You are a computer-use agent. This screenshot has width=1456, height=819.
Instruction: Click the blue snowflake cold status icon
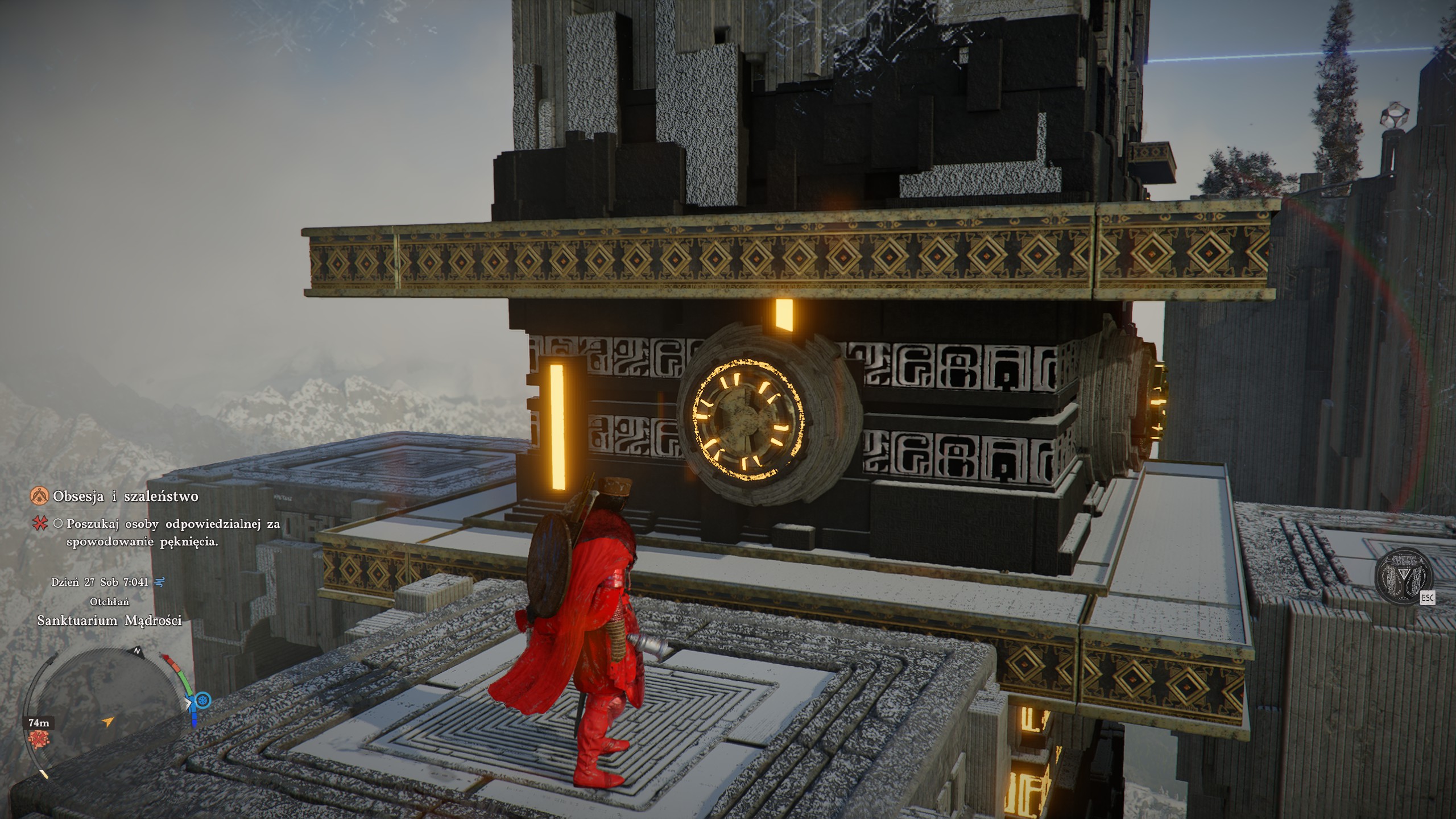pyautogui.click(x=203, y=700)
